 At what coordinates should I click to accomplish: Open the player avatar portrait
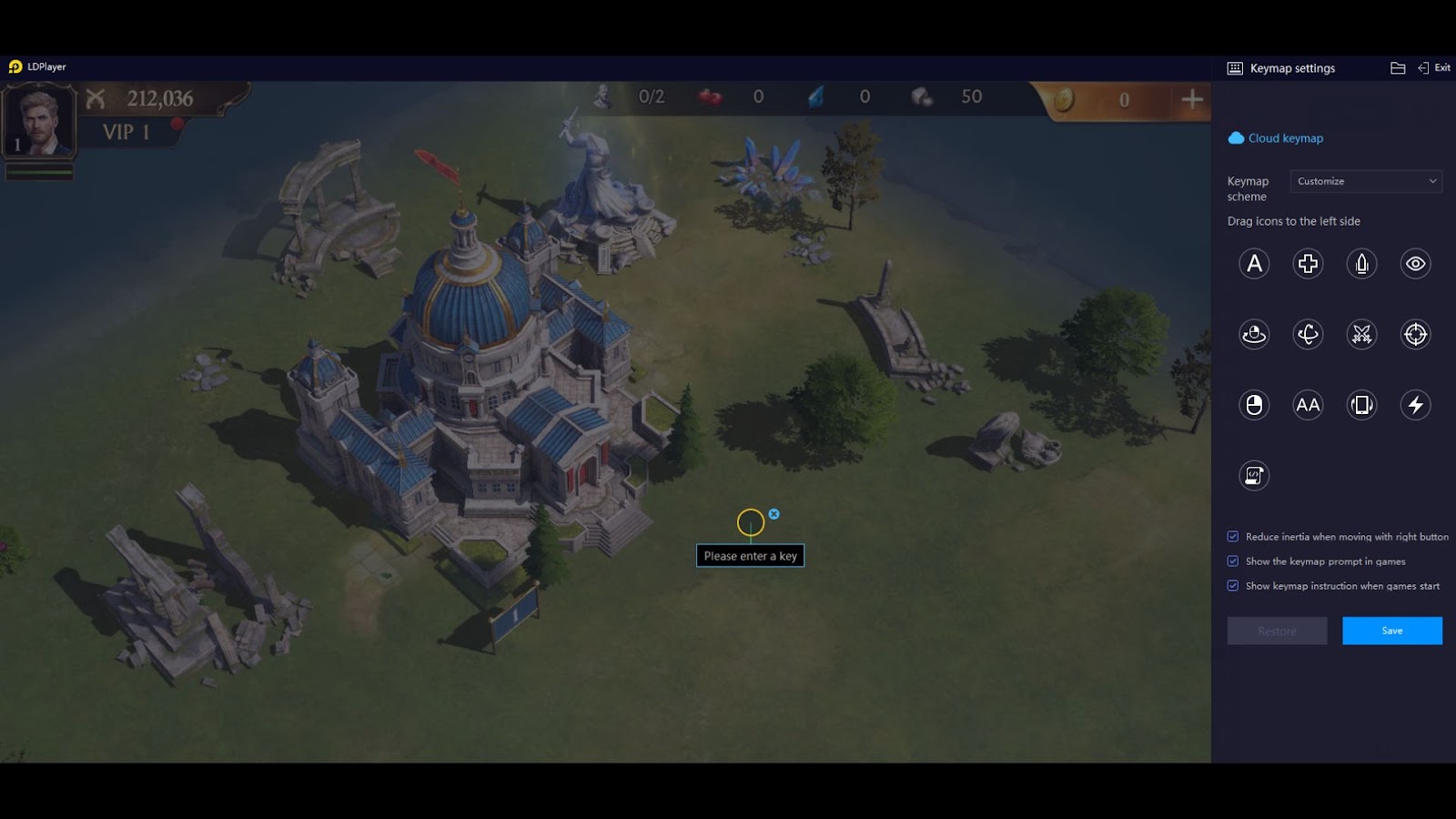pyautogui.click(x=39, y=122)
